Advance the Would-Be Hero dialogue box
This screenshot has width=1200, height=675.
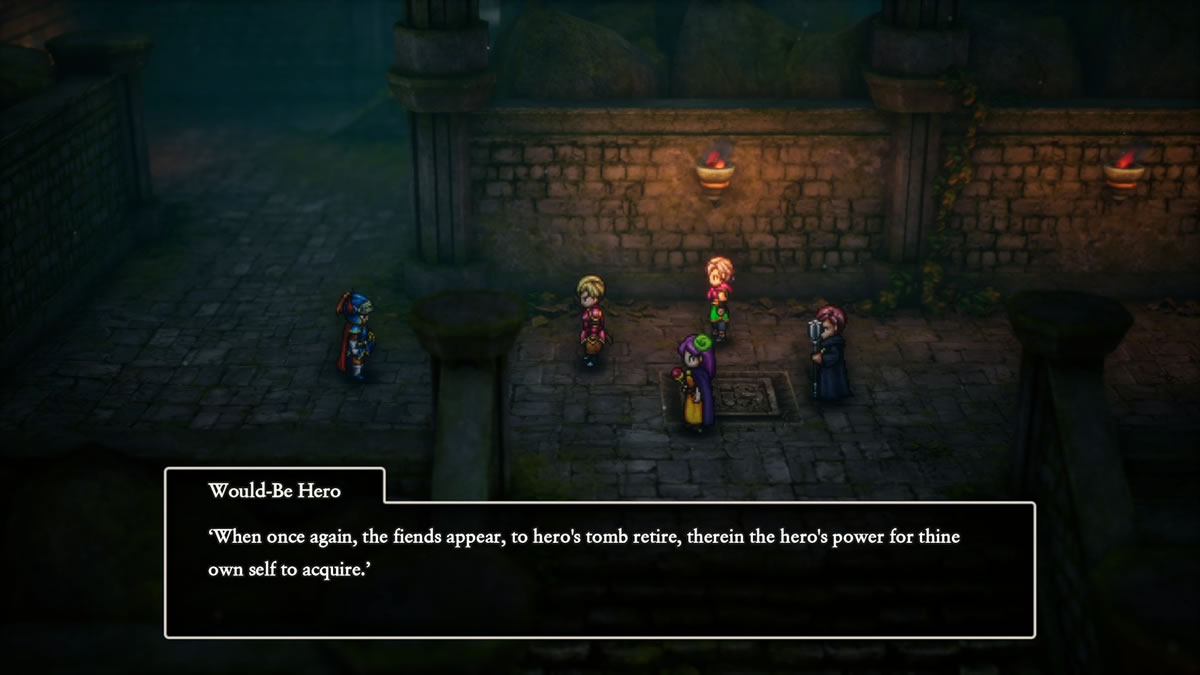click(600, 568)
